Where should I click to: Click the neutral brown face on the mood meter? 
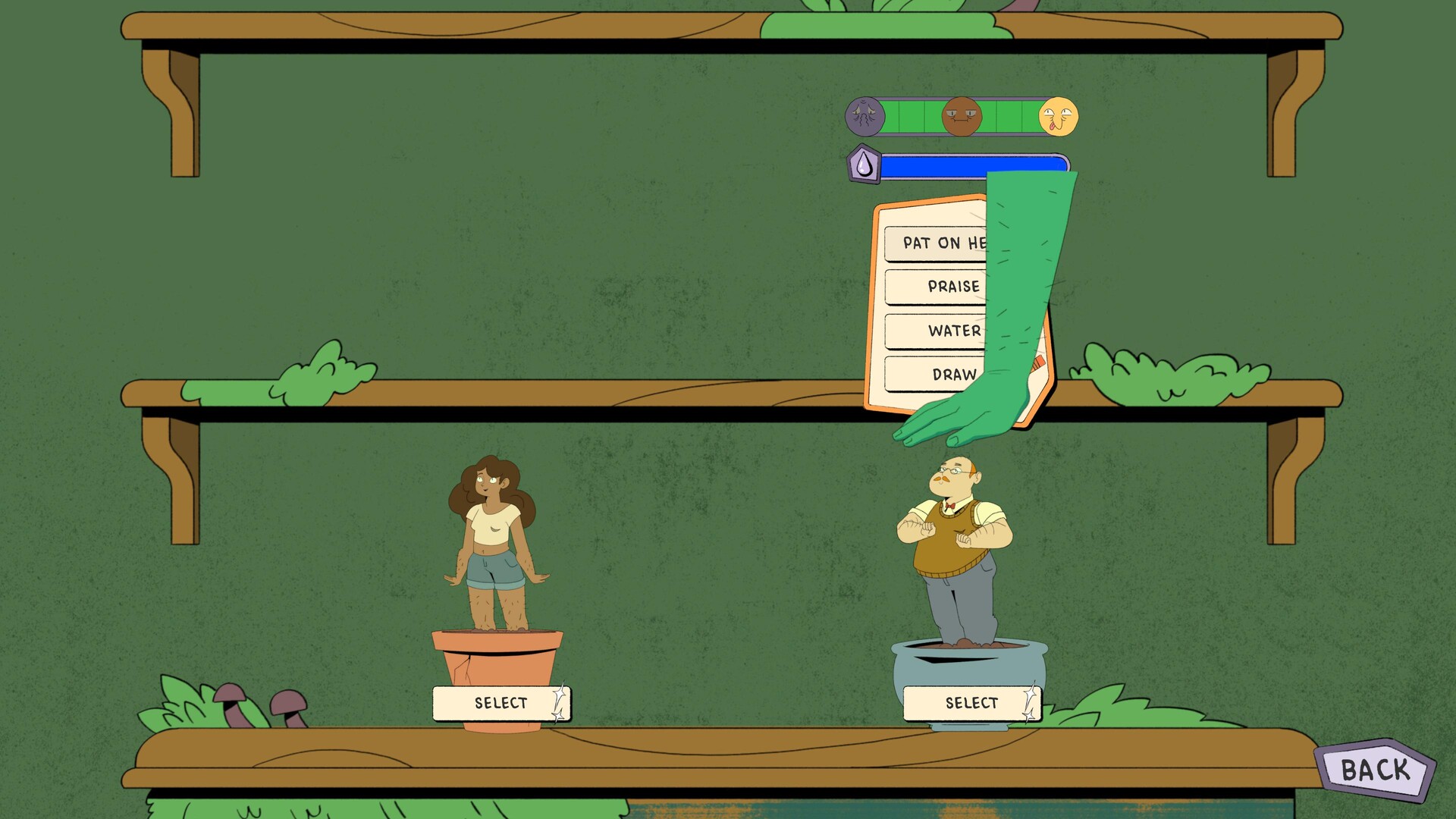tap(962, 115)
